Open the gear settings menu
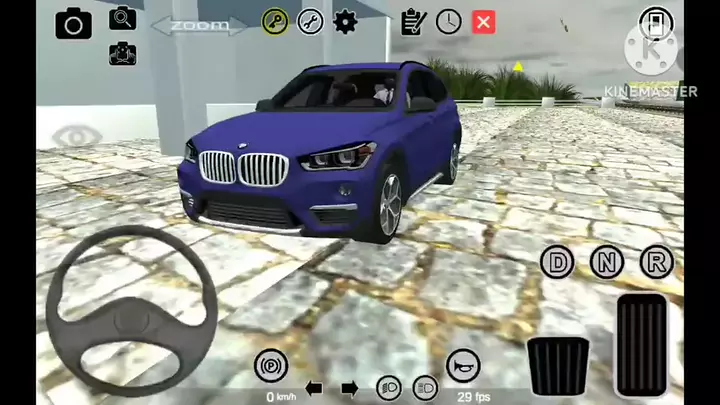 pos(345,21)
